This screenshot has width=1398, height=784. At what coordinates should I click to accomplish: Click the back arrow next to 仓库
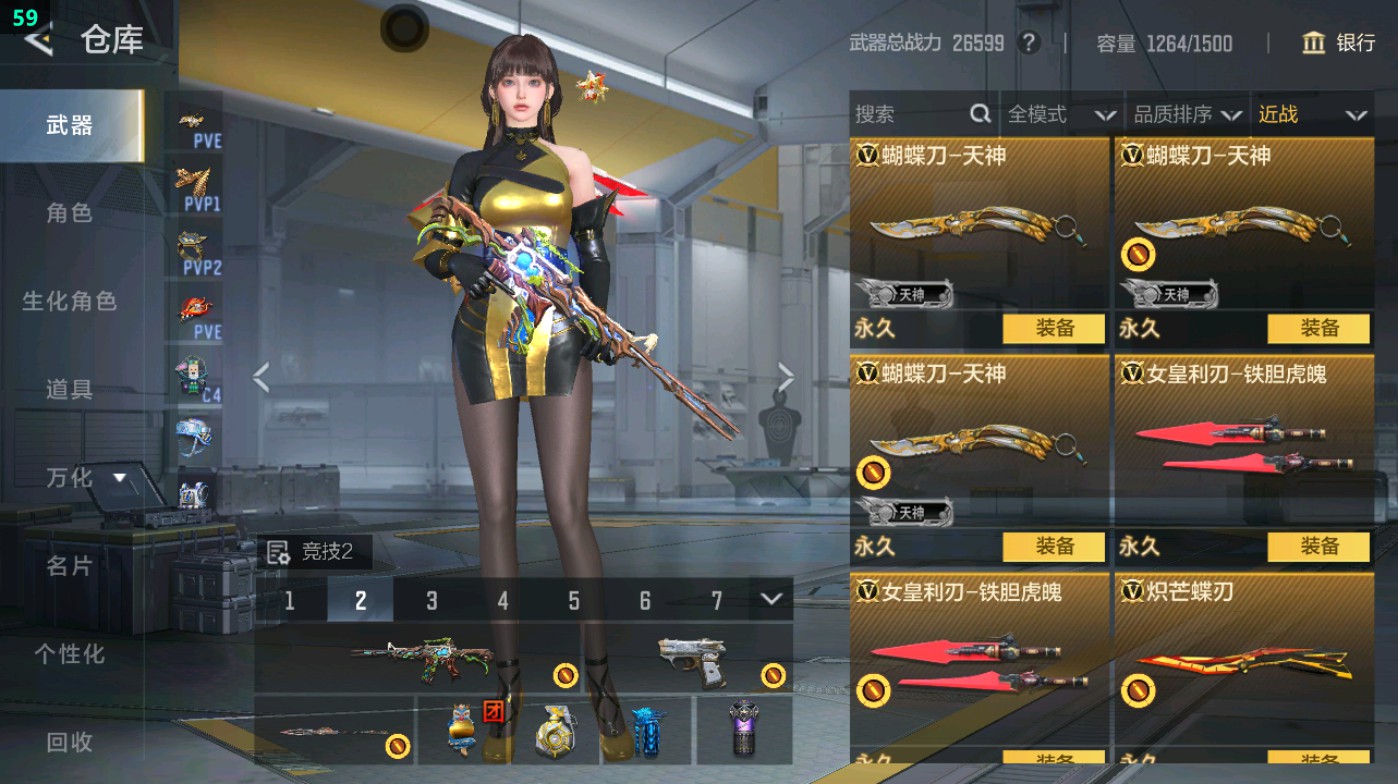point(37,42)
